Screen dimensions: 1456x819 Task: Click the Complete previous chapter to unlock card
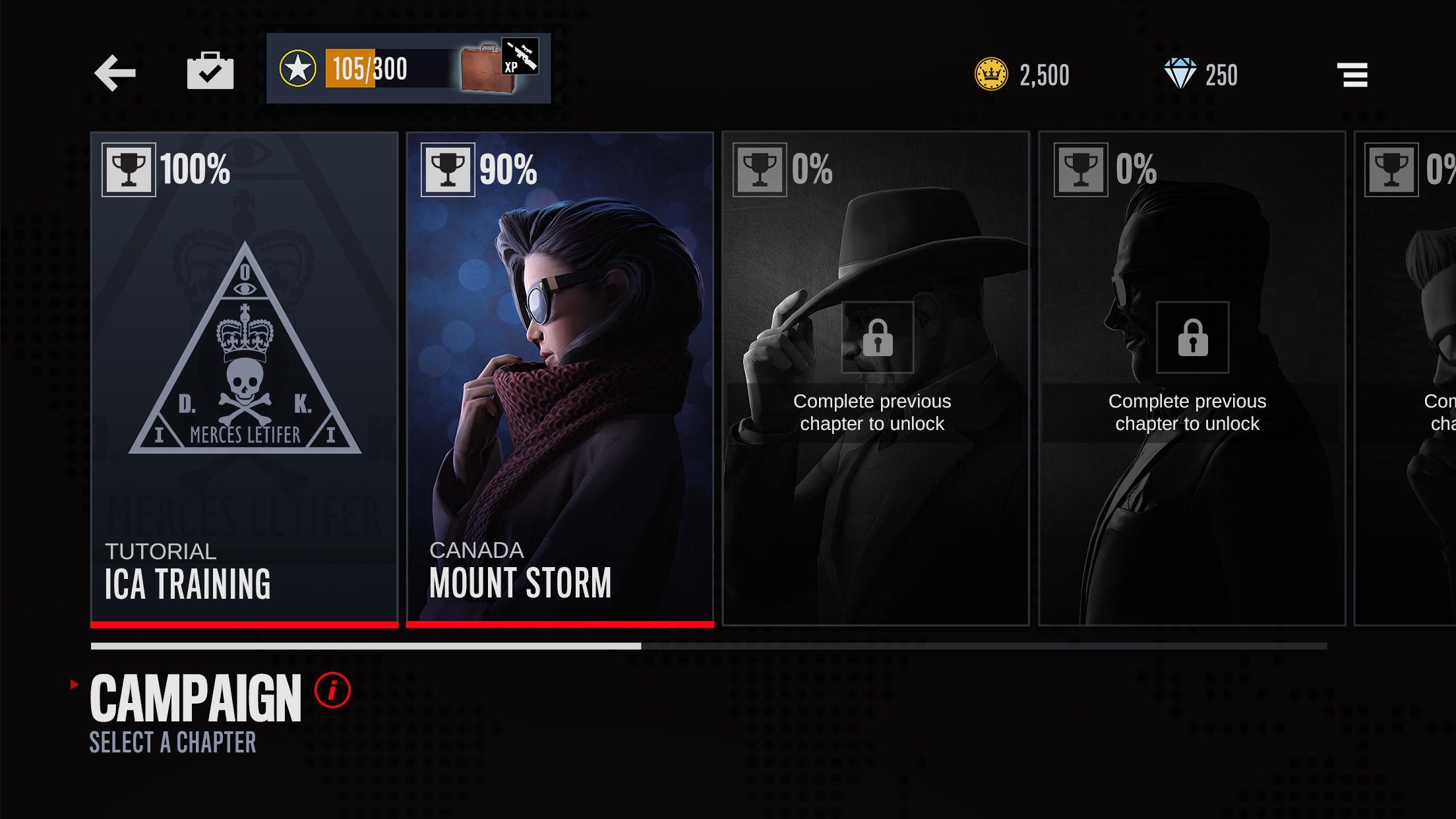pyautogui.click(x=1187, y=412)
